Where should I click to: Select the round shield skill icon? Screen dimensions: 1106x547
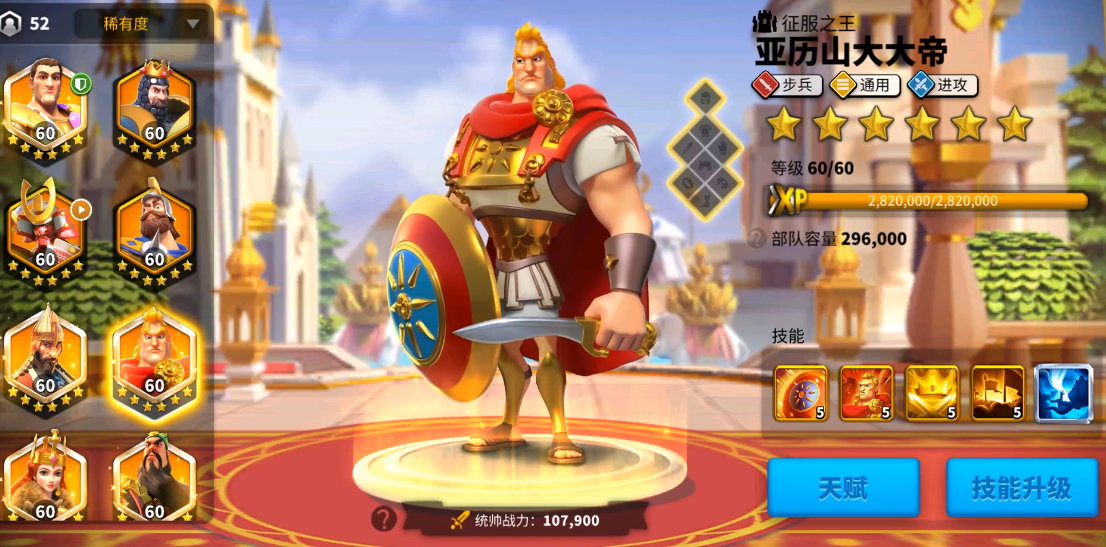click(x=801, y=393)
